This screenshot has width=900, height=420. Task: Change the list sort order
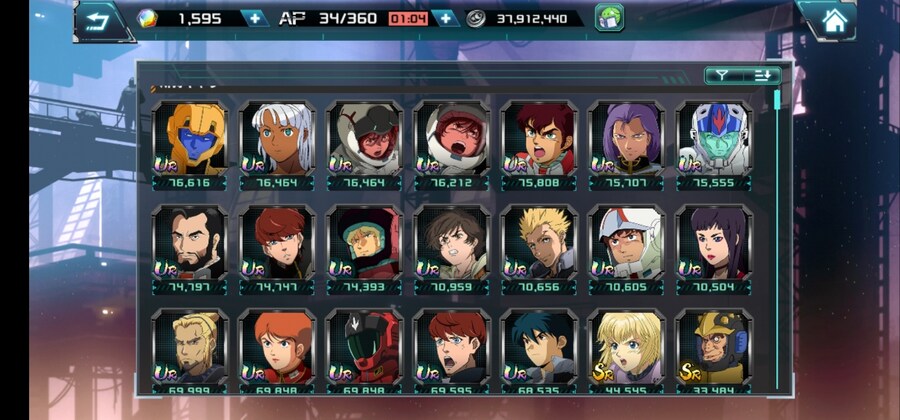(x=764, y=75)
